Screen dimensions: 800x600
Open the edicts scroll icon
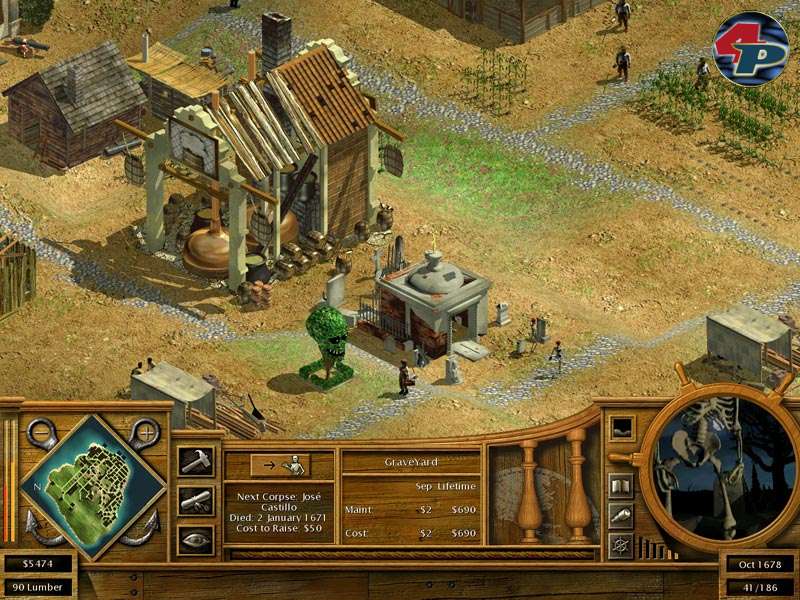(x=195, y=500)
